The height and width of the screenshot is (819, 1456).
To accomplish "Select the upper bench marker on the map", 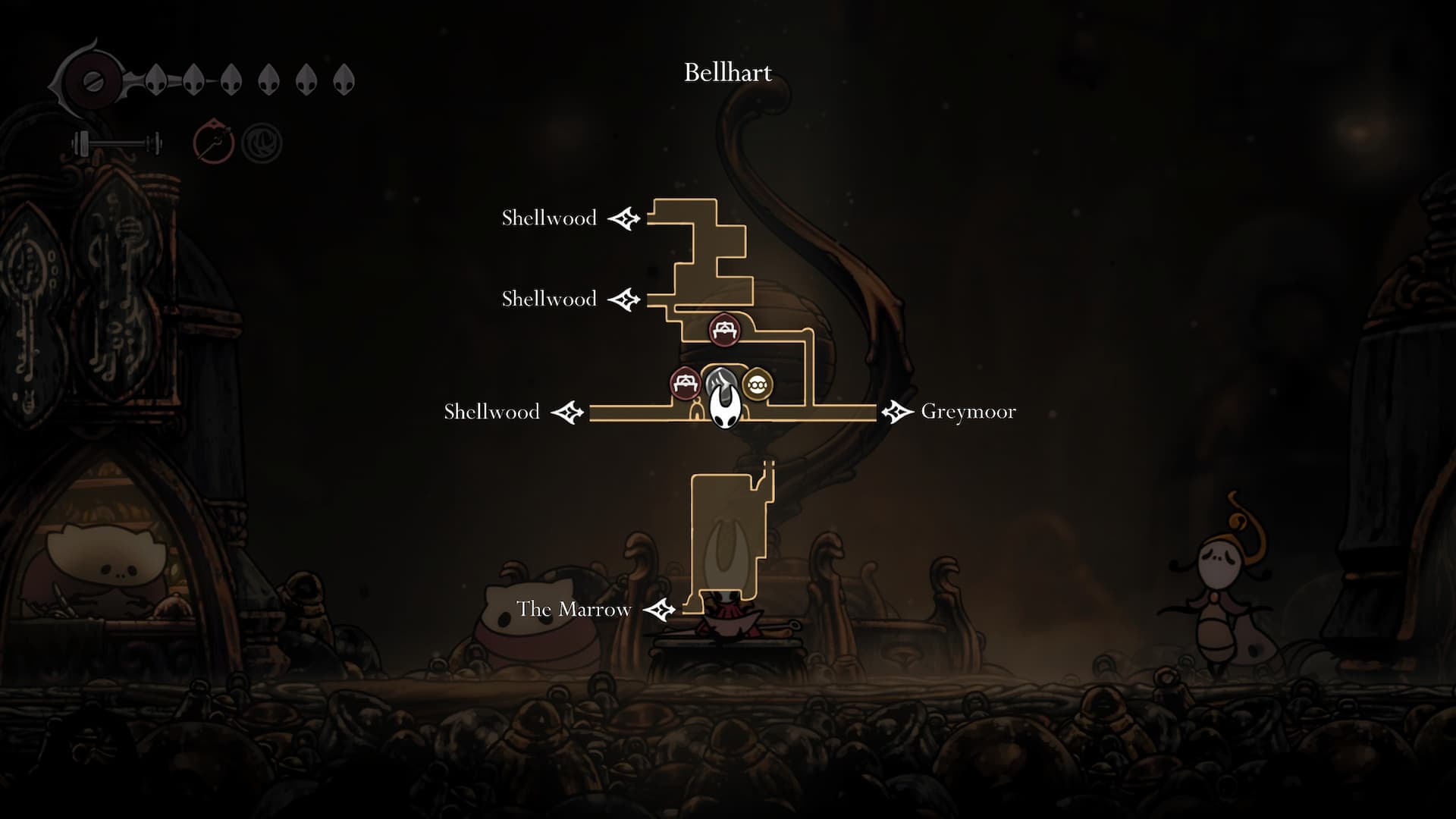I will pyautogui.click(x=723, y=330).
